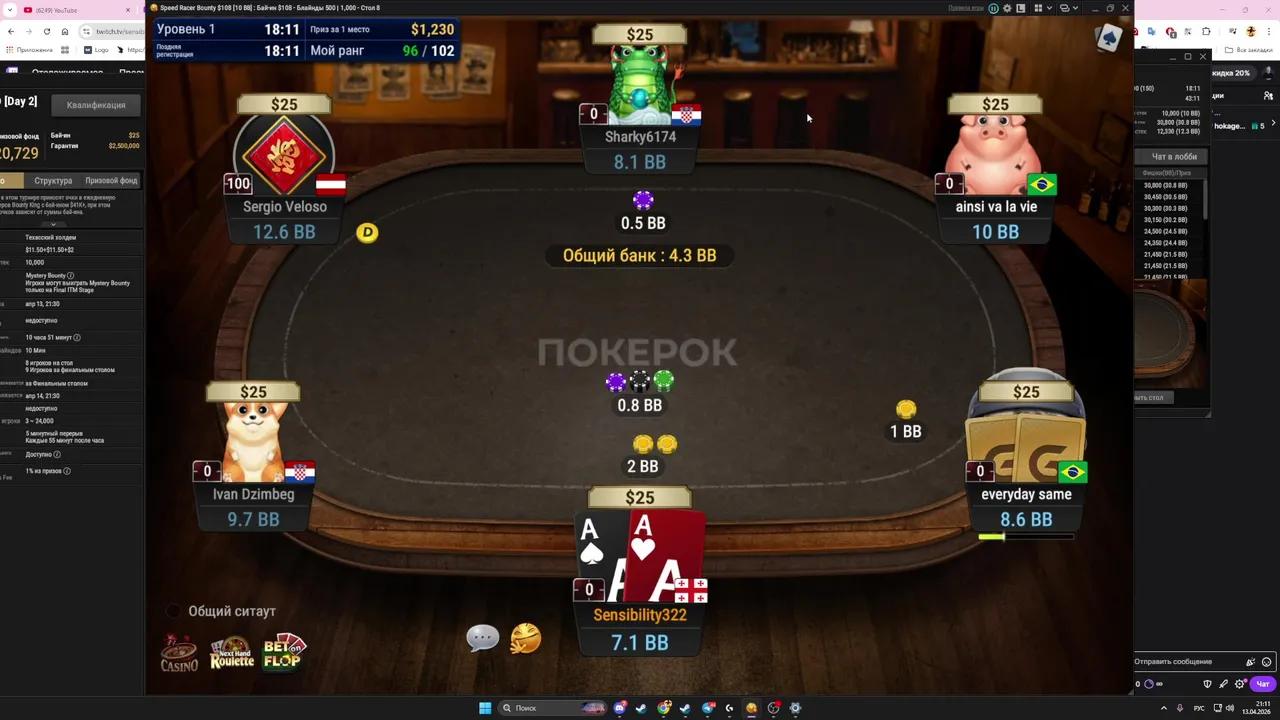Click the gold coin by everyday same's 1 BB bet
This screenshot has width=1280, height=720.
point(905,407)
